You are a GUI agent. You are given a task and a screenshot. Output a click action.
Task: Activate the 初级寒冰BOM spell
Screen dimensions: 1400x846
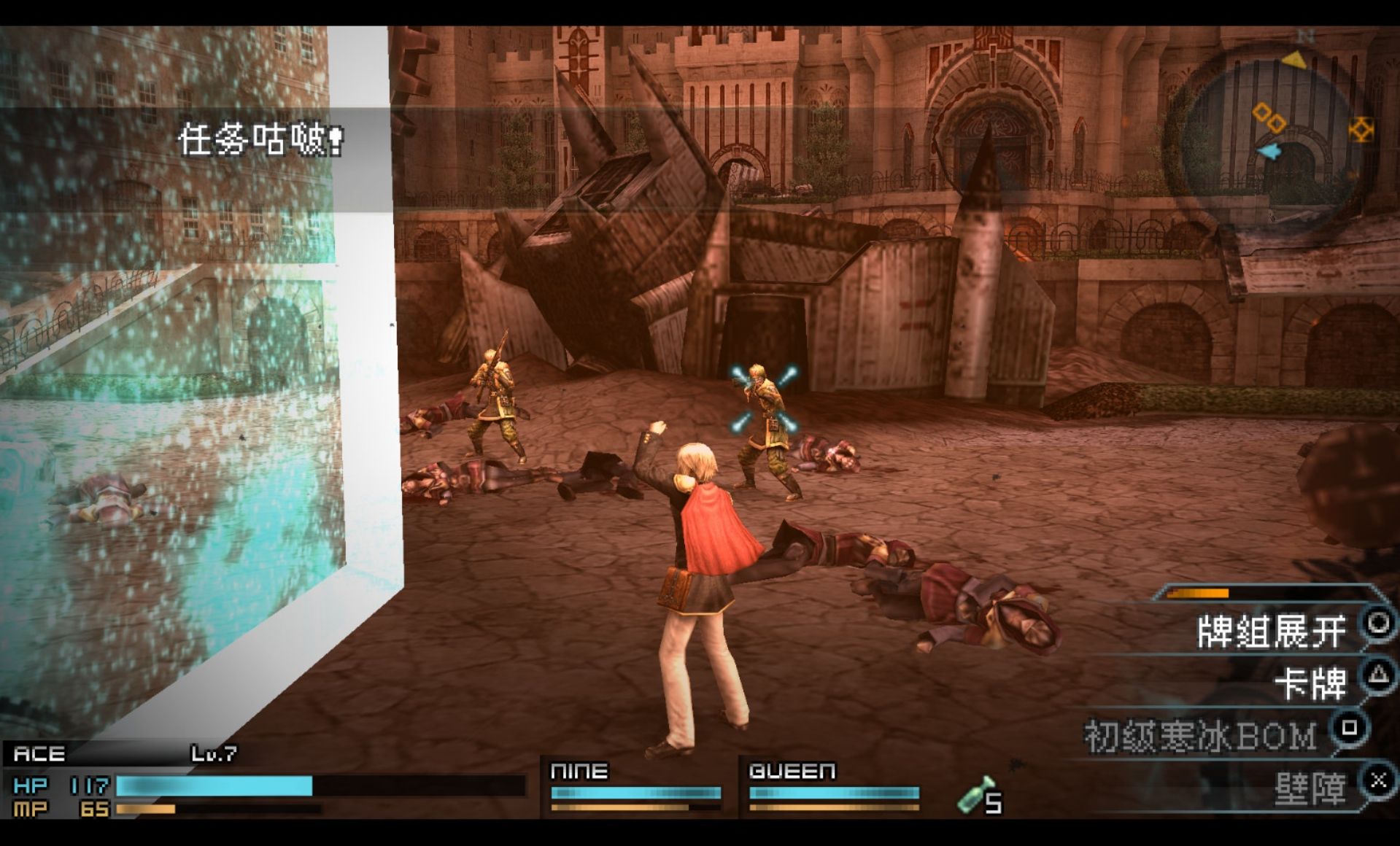(x=1201, y=735)
